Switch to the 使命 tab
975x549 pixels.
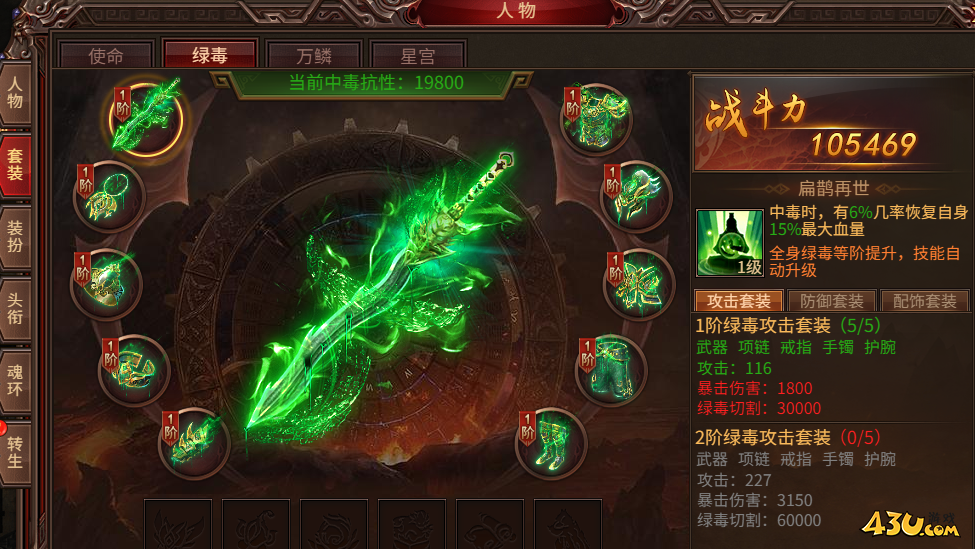[x=106, y=55]
